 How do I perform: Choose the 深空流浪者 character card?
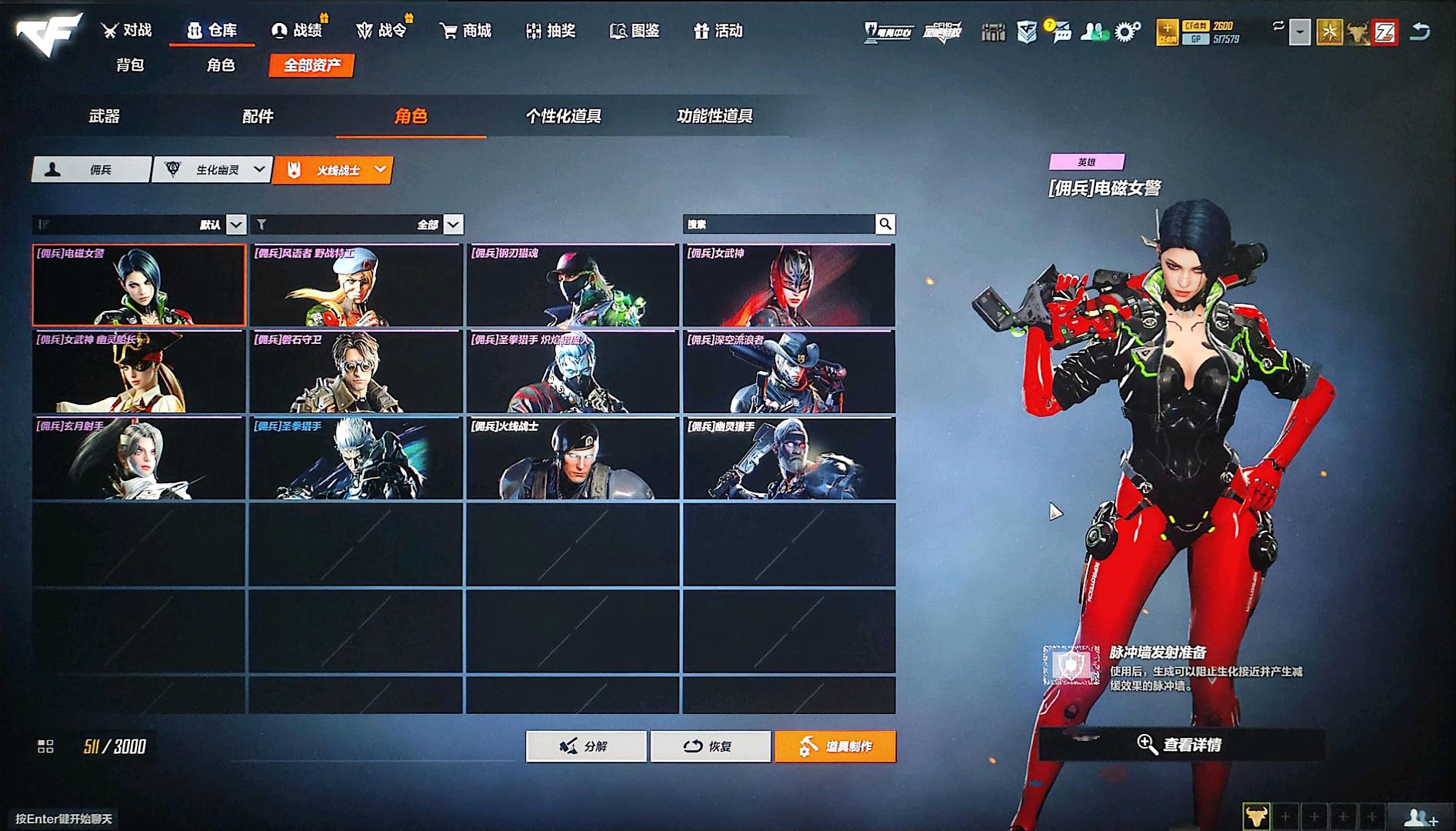coord(788,372)
